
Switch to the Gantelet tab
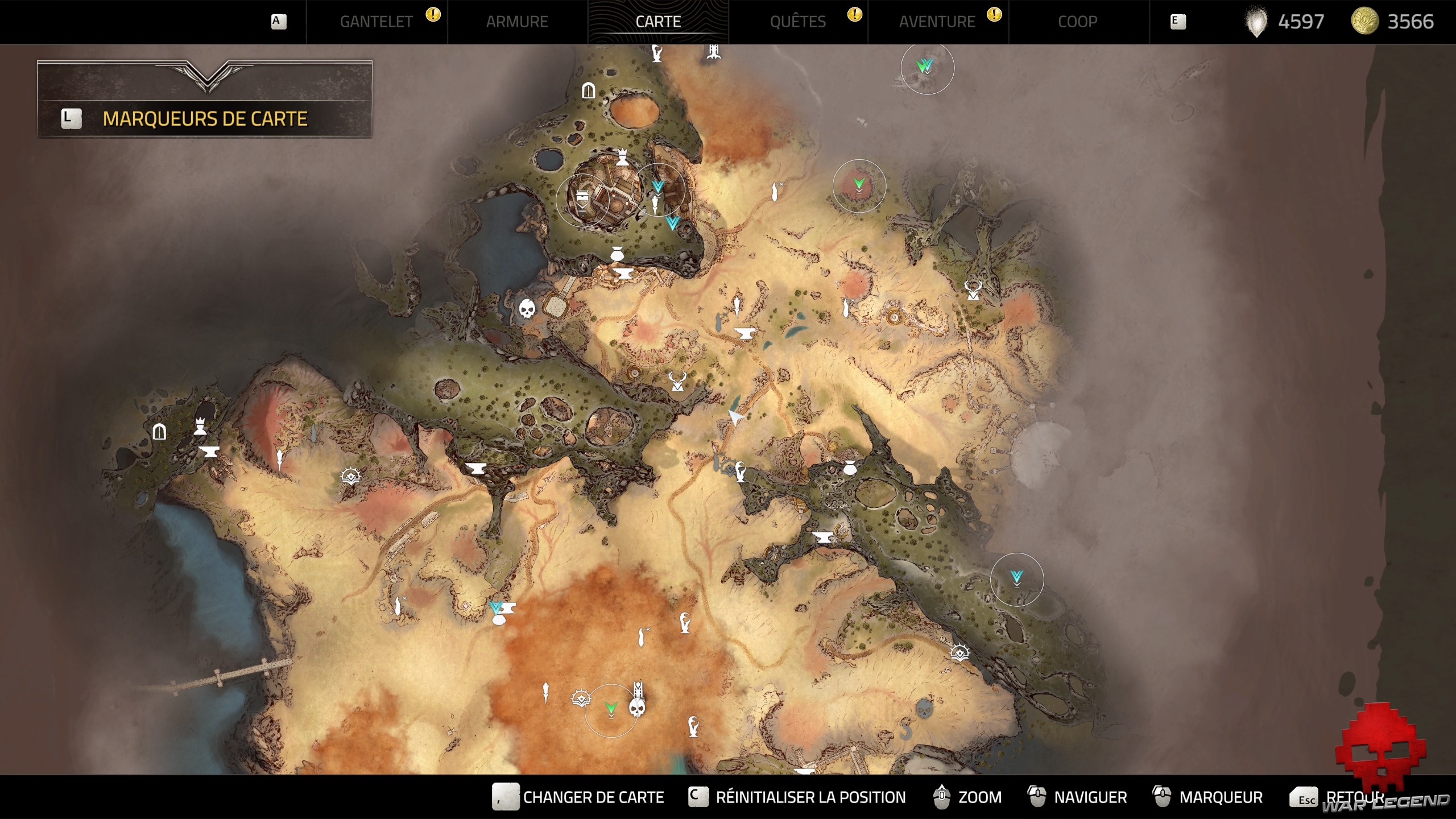pos(376,22)
